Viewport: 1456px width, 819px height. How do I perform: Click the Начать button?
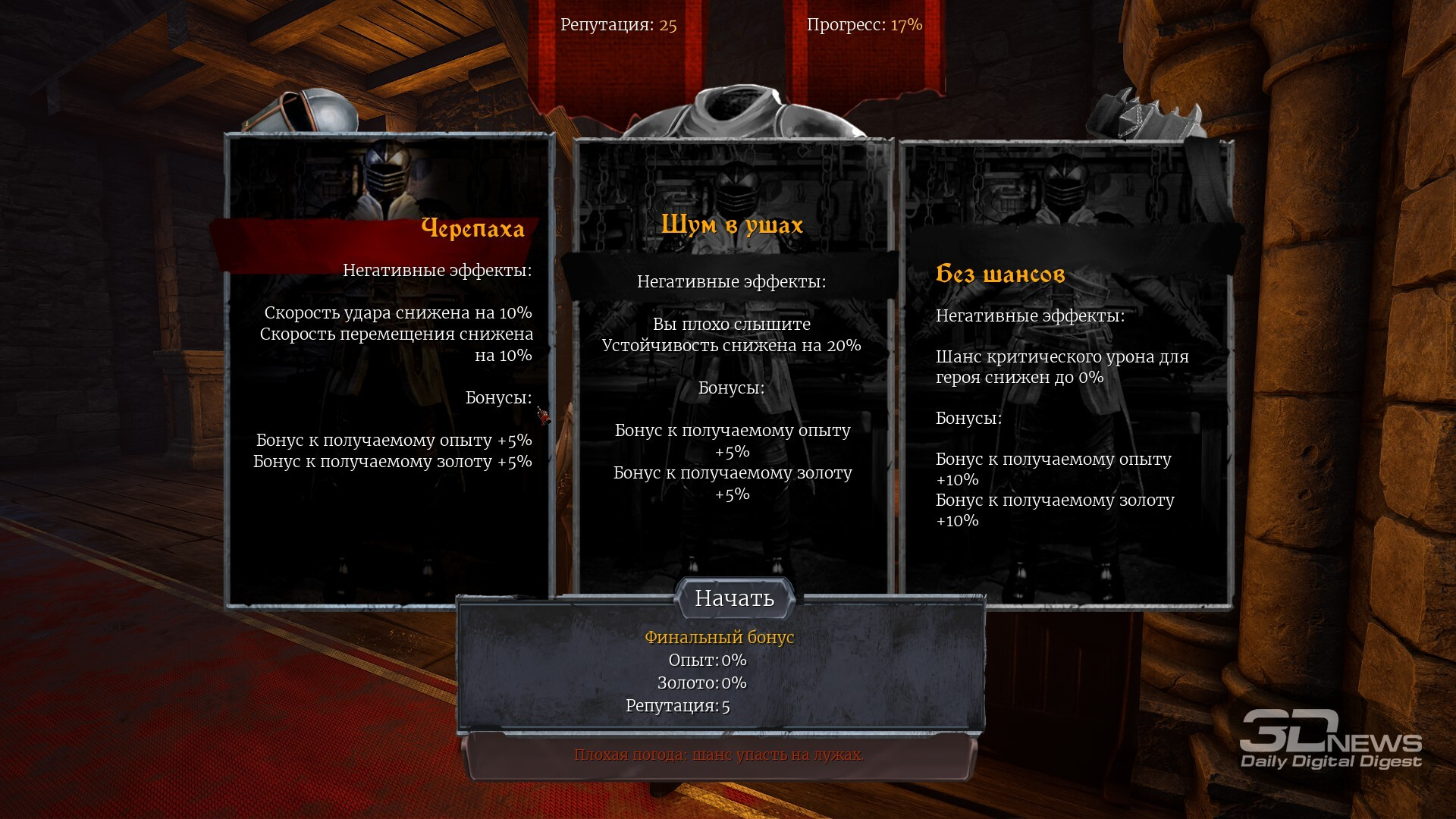tap(734, 598)
